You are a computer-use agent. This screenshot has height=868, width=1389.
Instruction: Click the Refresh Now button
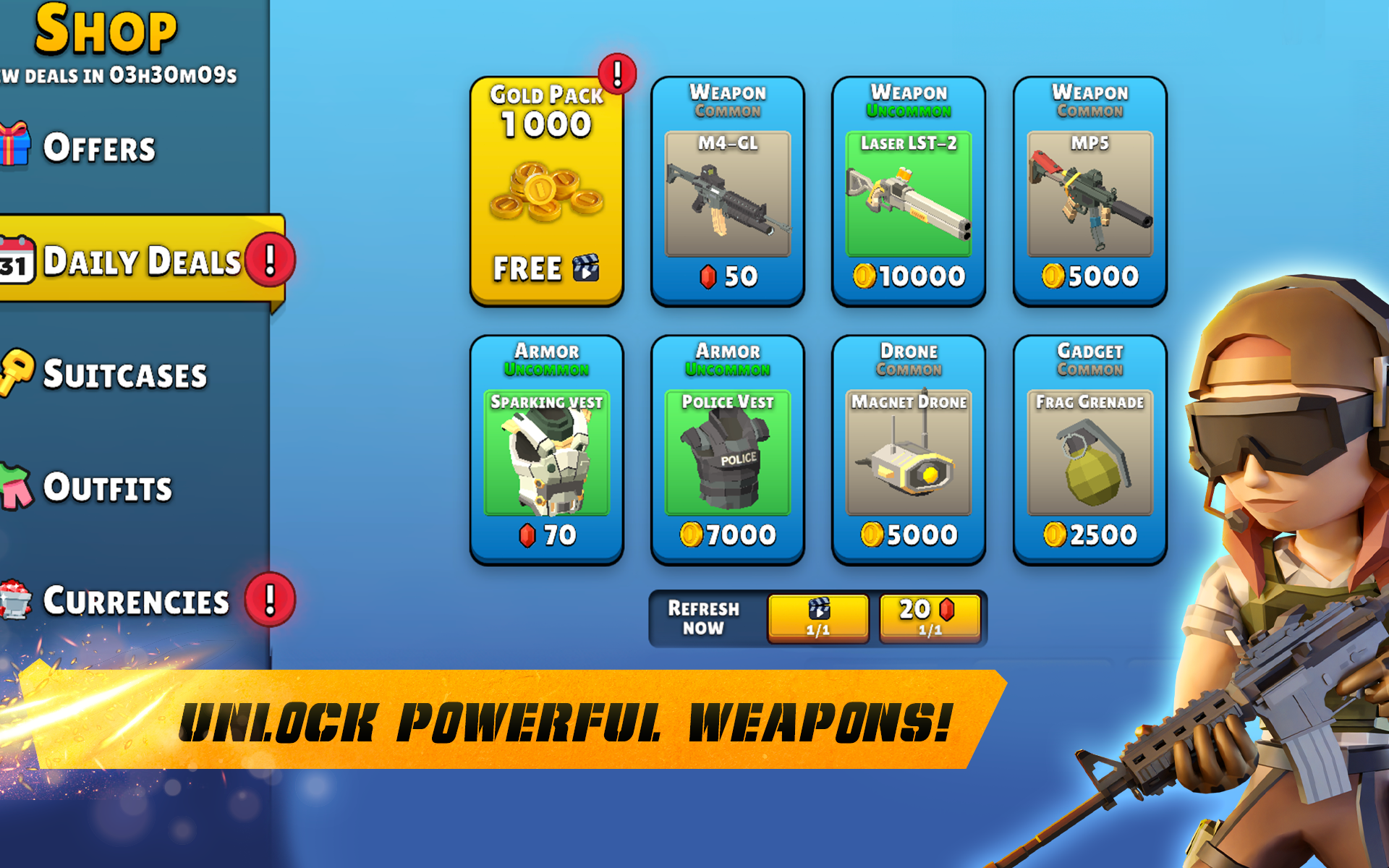pos(702,618)
